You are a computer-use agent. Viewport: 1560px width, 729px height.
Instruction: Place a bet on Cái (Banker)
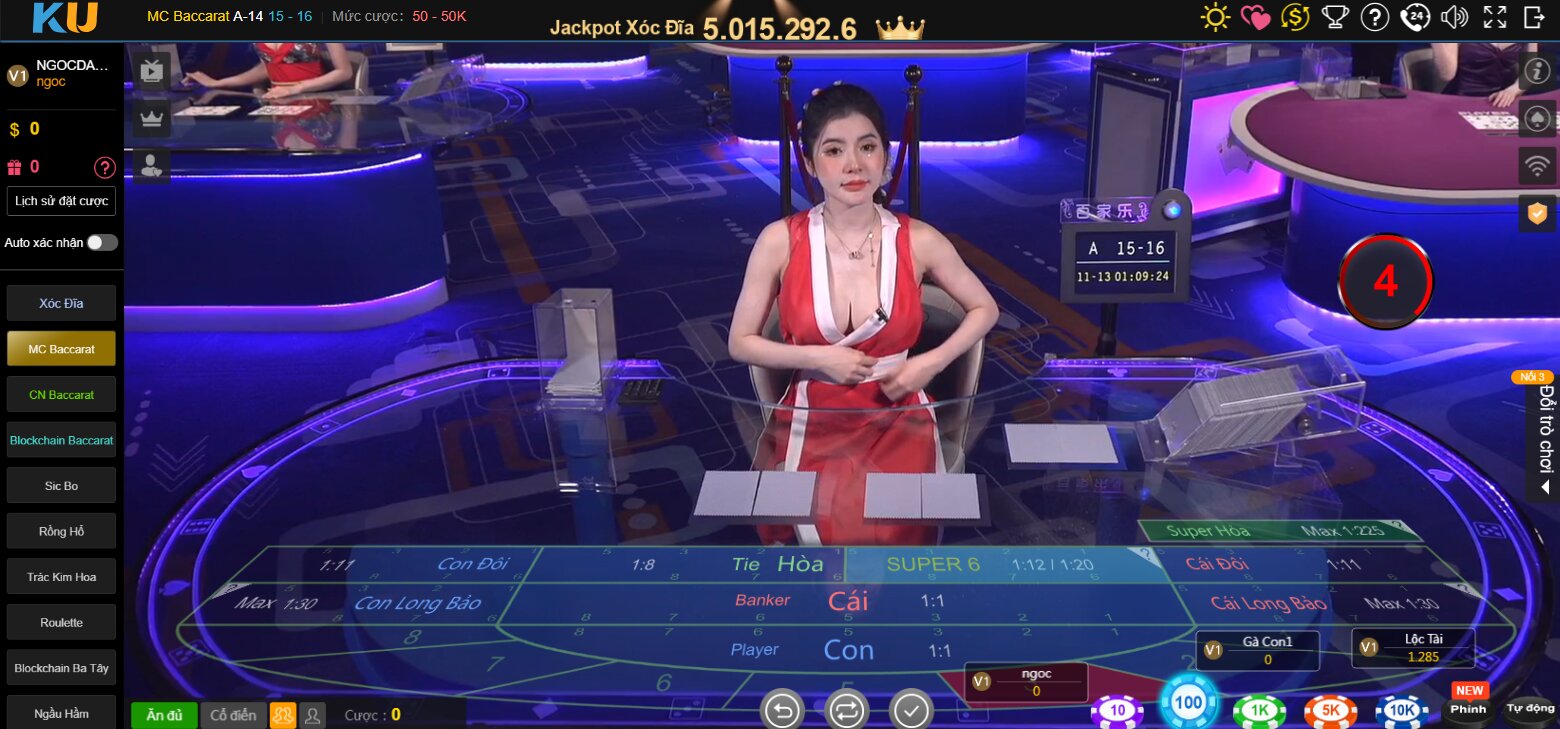coord(846,601)
